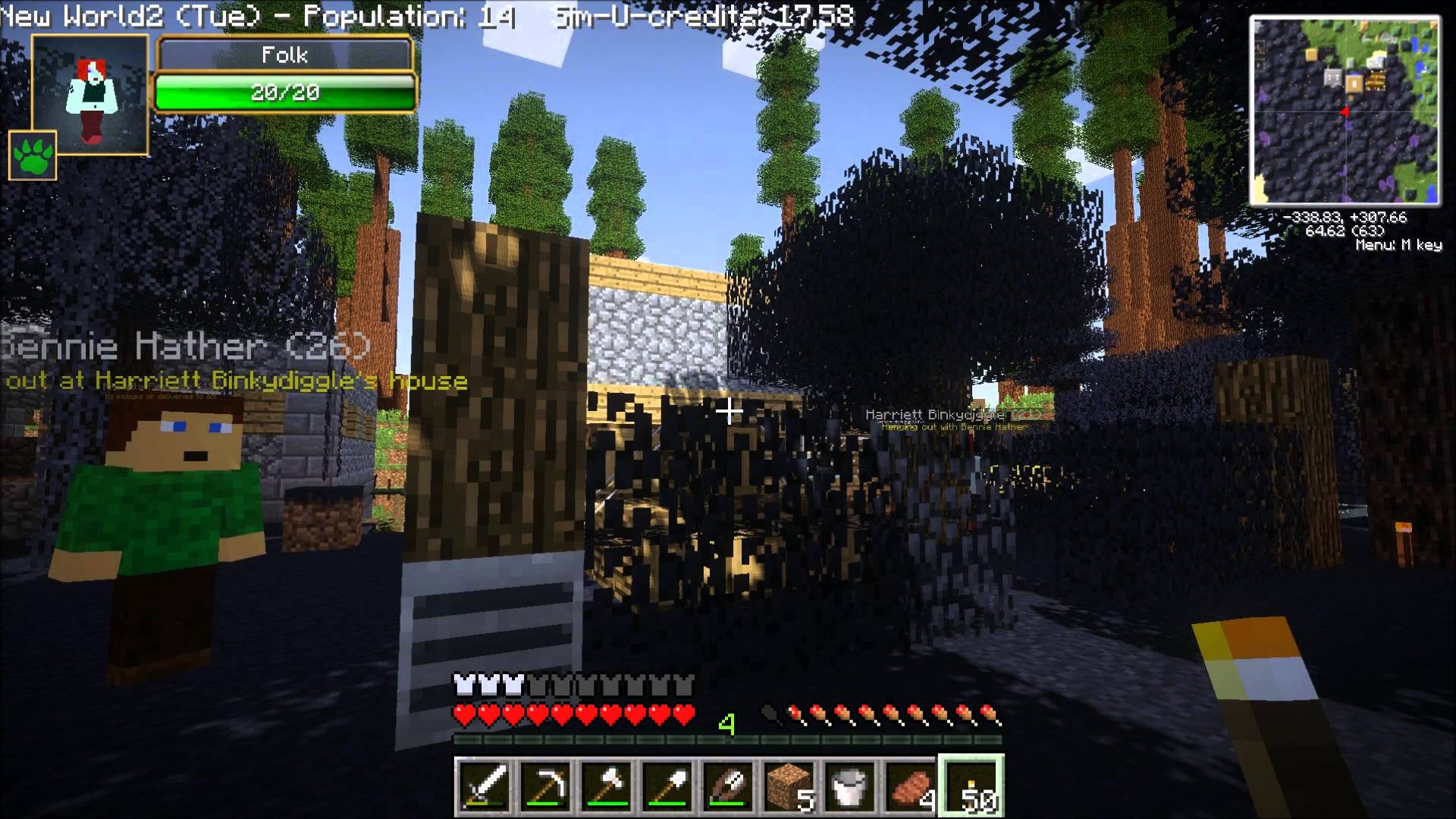
Task: Switch to the iron shovel slot
Action: click(667, 786)
